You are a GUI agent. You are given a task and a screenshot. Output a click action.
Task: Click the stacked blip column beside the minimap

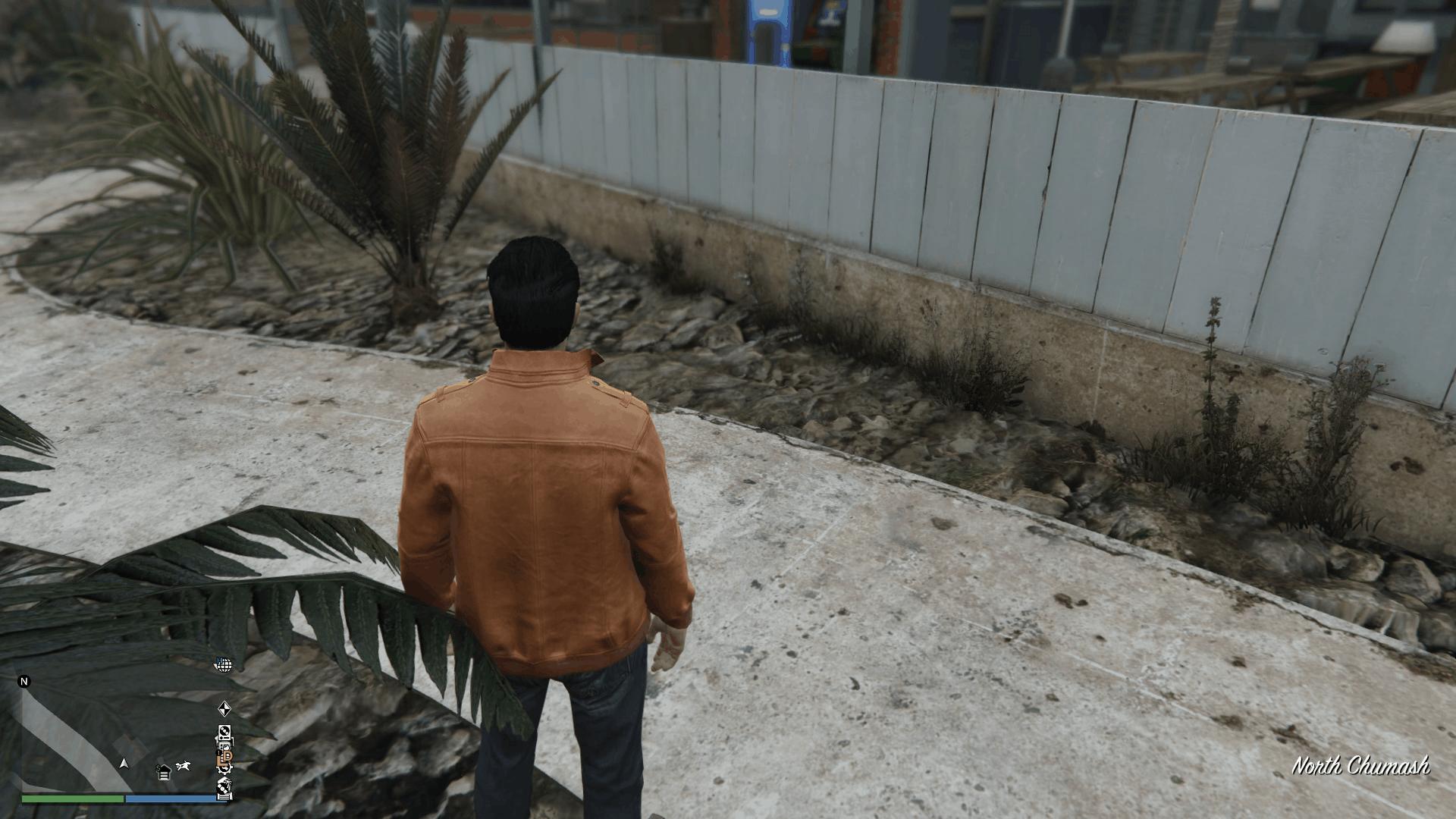(x=225, y=751)
